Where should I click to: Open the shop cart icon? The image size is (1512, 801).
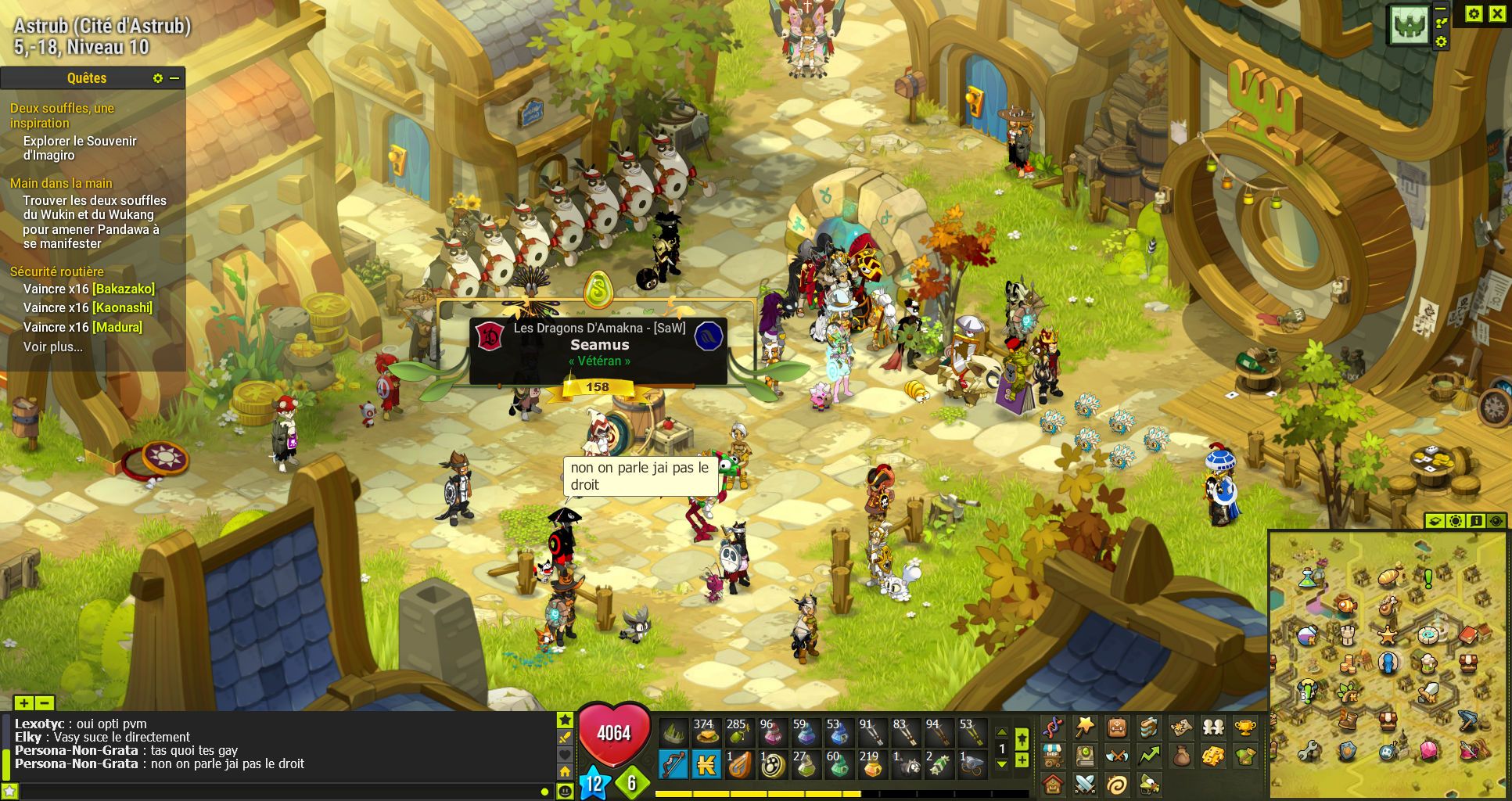[x=1053, y=756]
